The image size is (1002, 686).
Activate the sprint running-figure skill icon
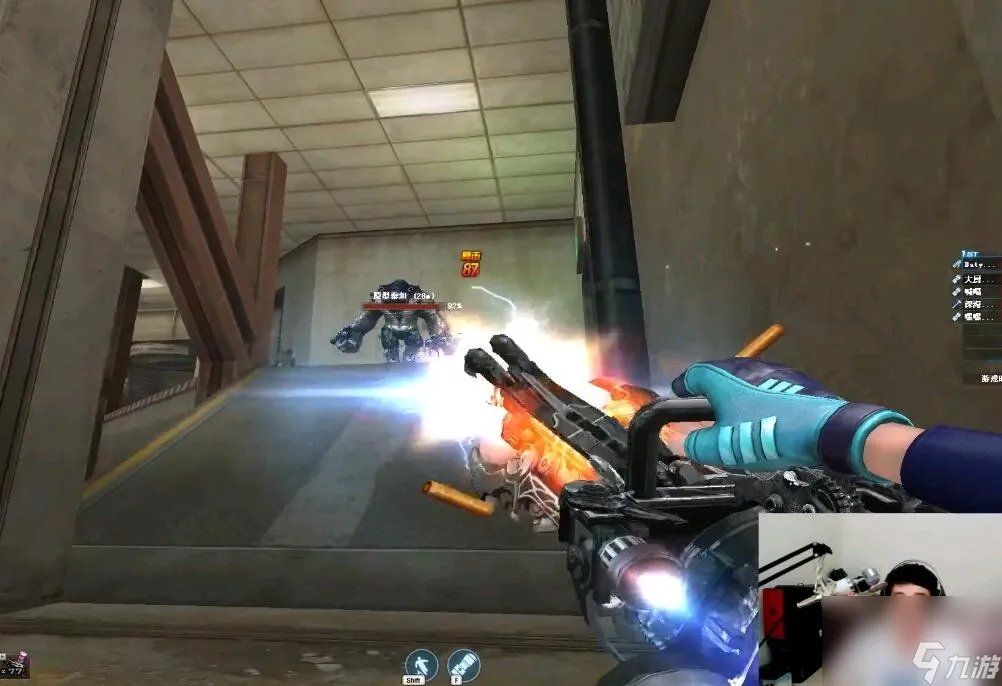coord(421,664)
